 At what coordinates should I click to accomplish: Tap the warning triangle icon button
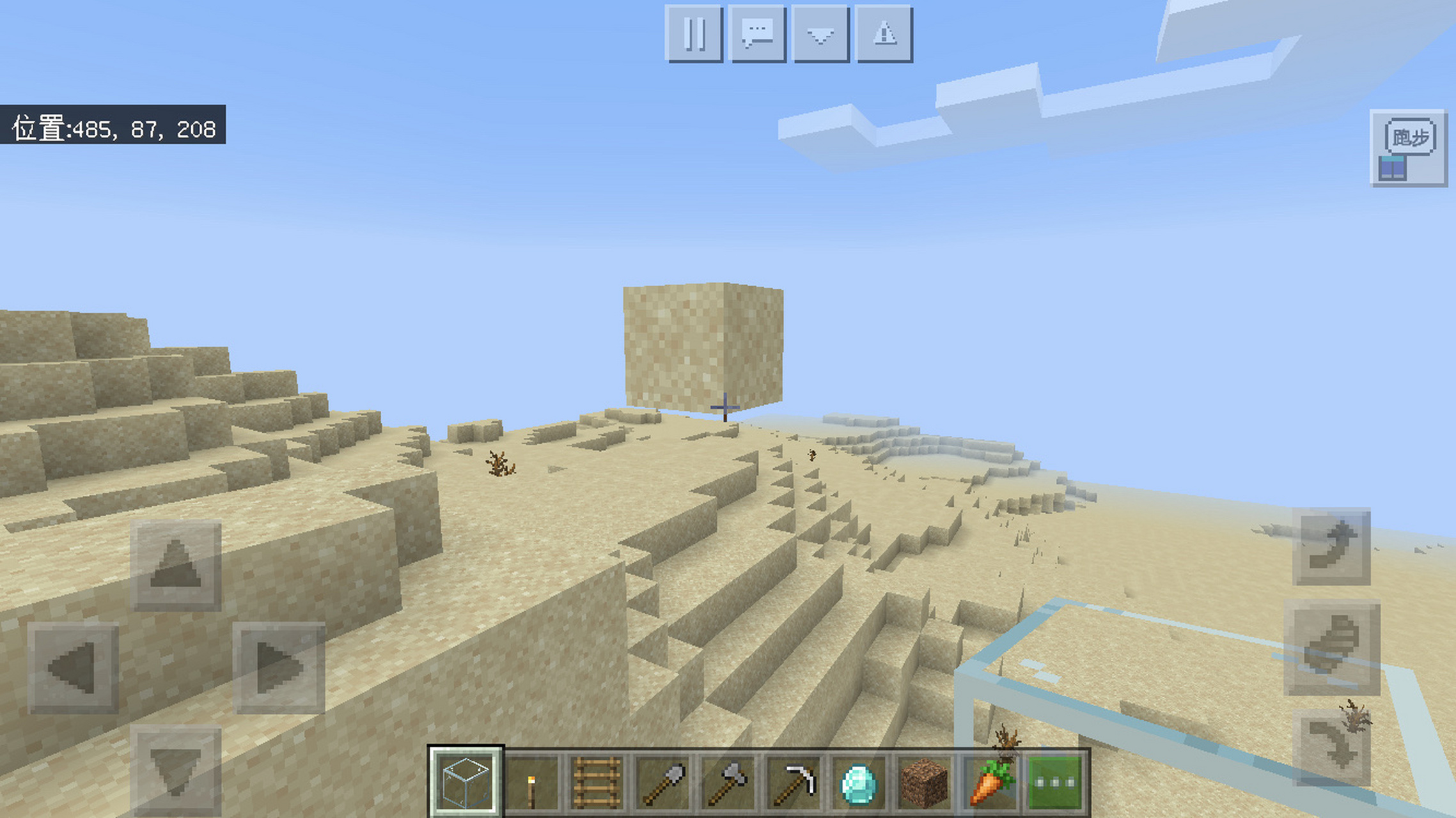(x=884, y=33)
